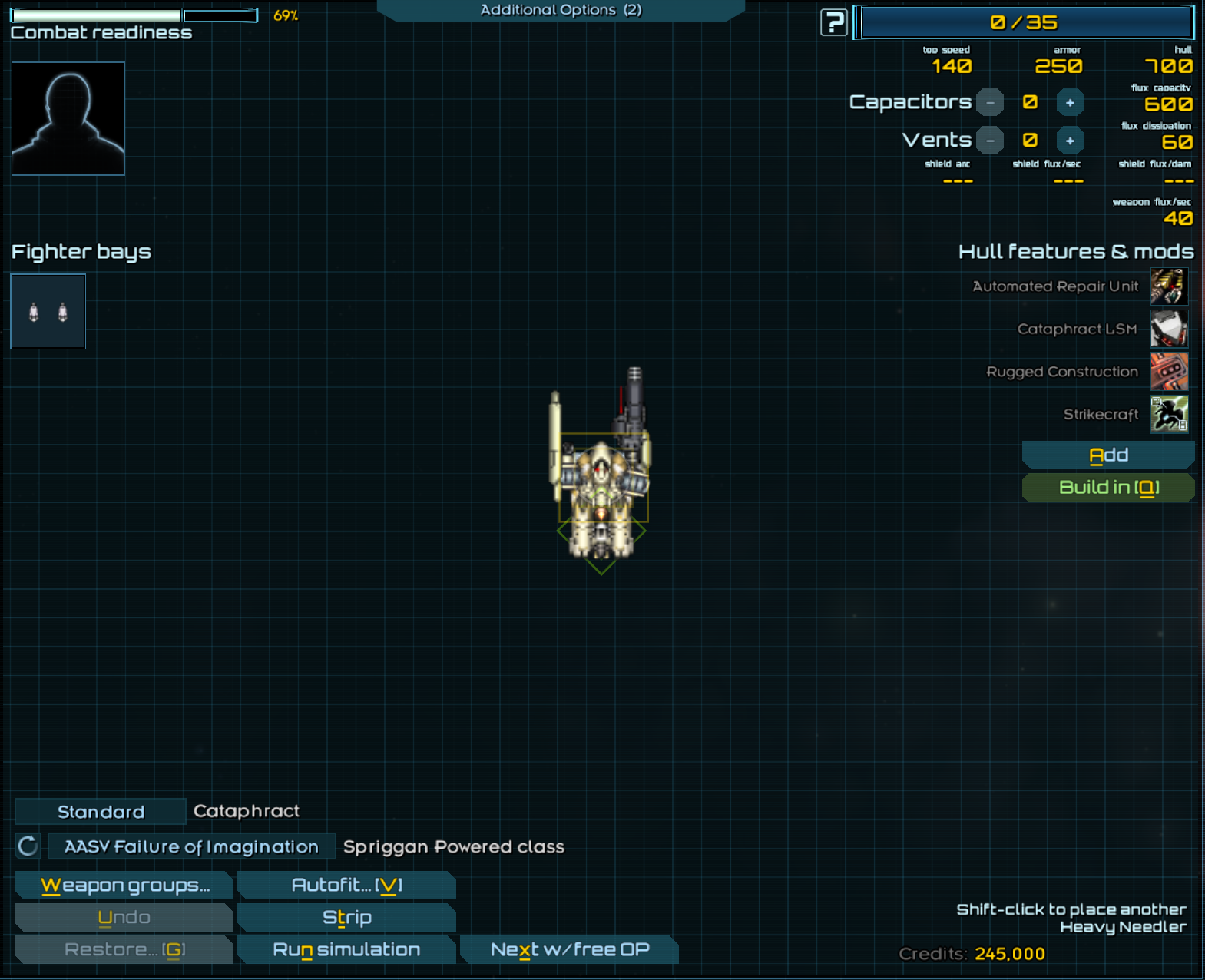The image size is (1205, 980).
Task: Increase Capacitors with plus button
Action: pyautogui.click(x=1070, y=102)
